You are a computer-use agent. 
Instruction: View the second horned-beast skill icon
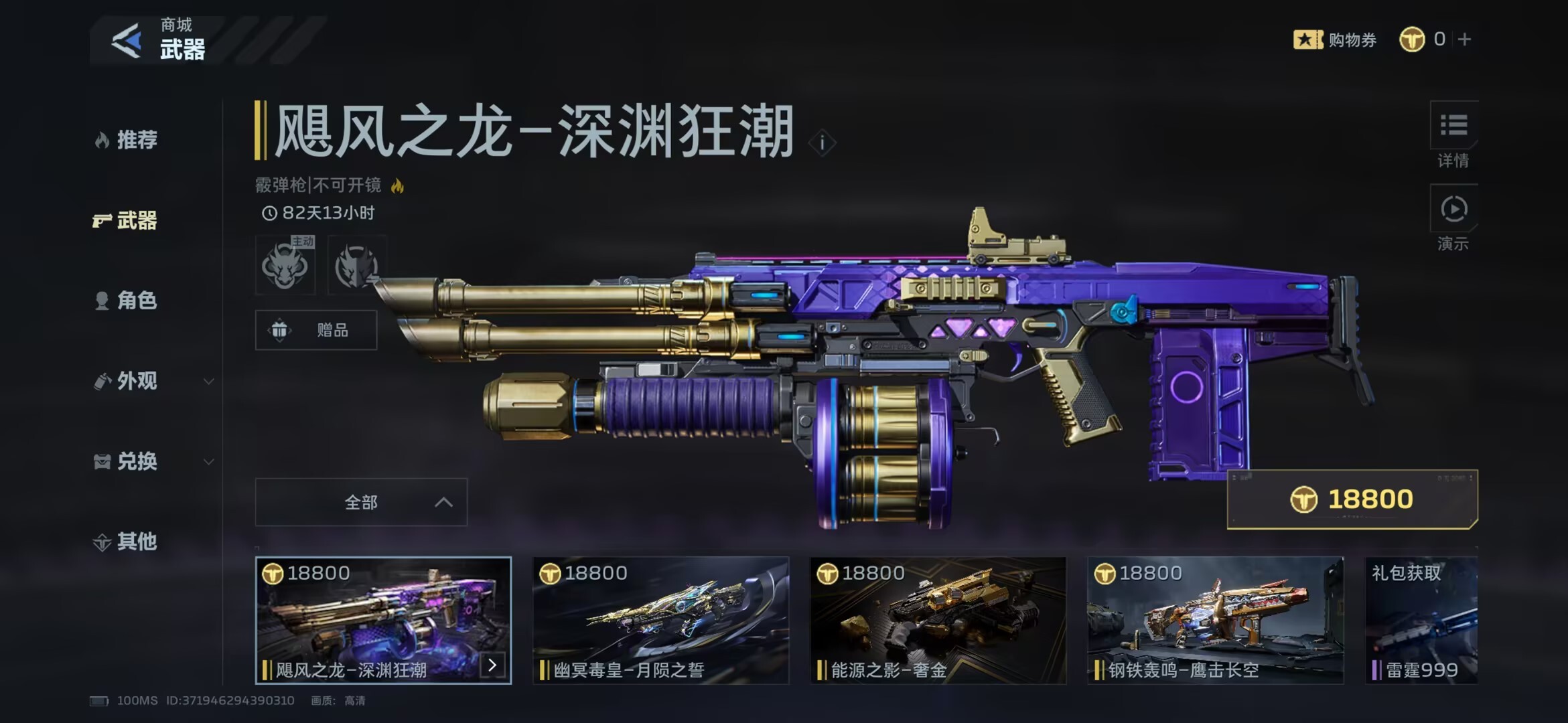[x=356, y=266]
